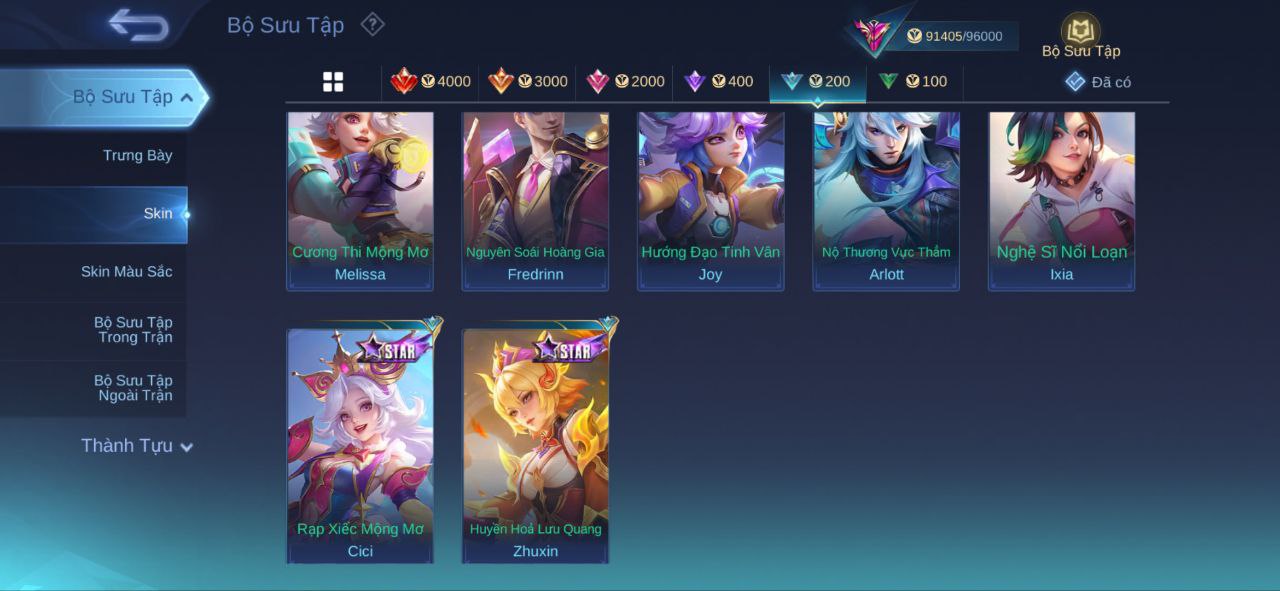Switch to the 3000-point tier tab
The image size is (1280, 591).
pos(528,82)
